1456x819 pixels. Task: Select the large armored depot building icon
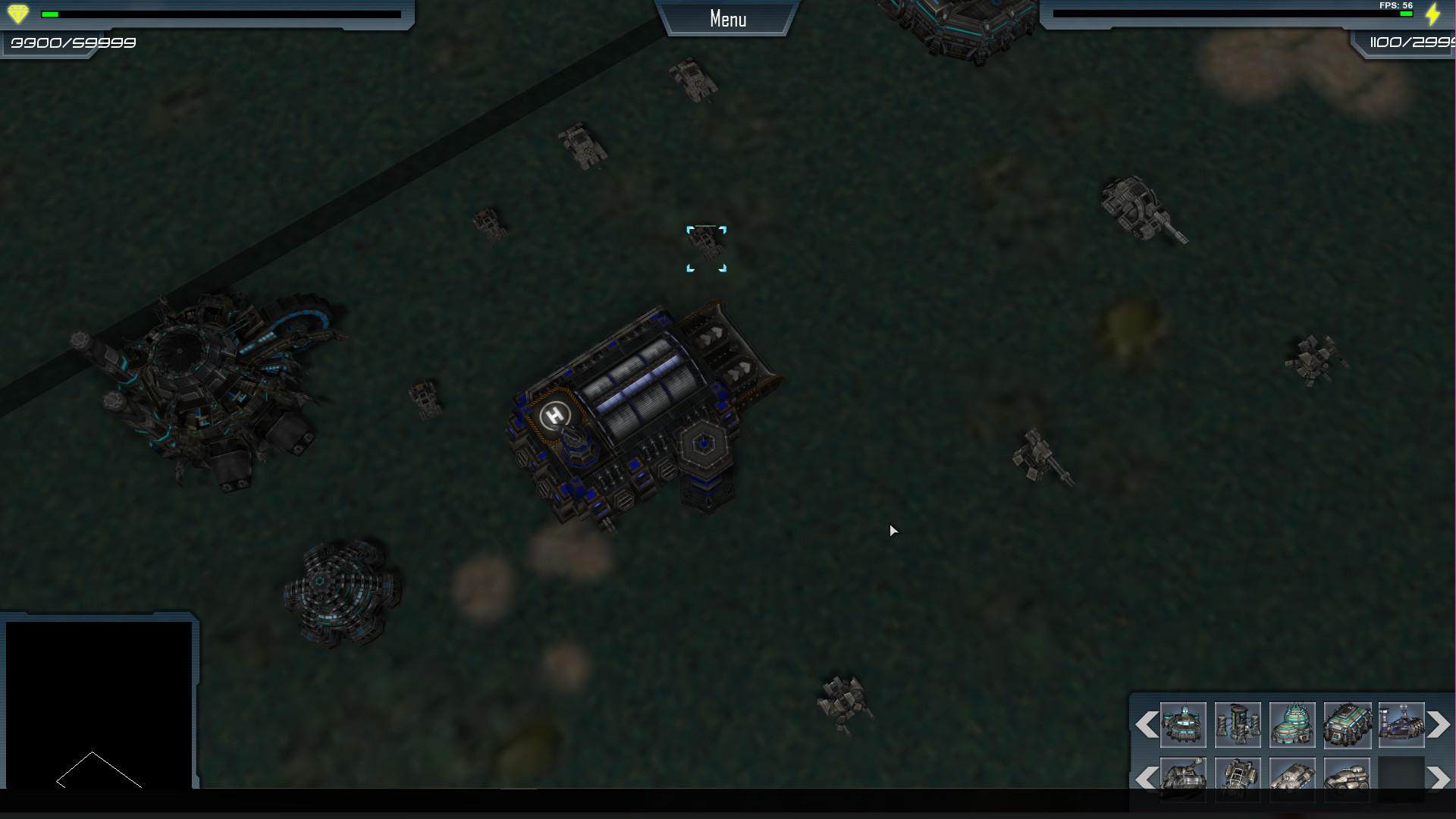pos(1347,726)
